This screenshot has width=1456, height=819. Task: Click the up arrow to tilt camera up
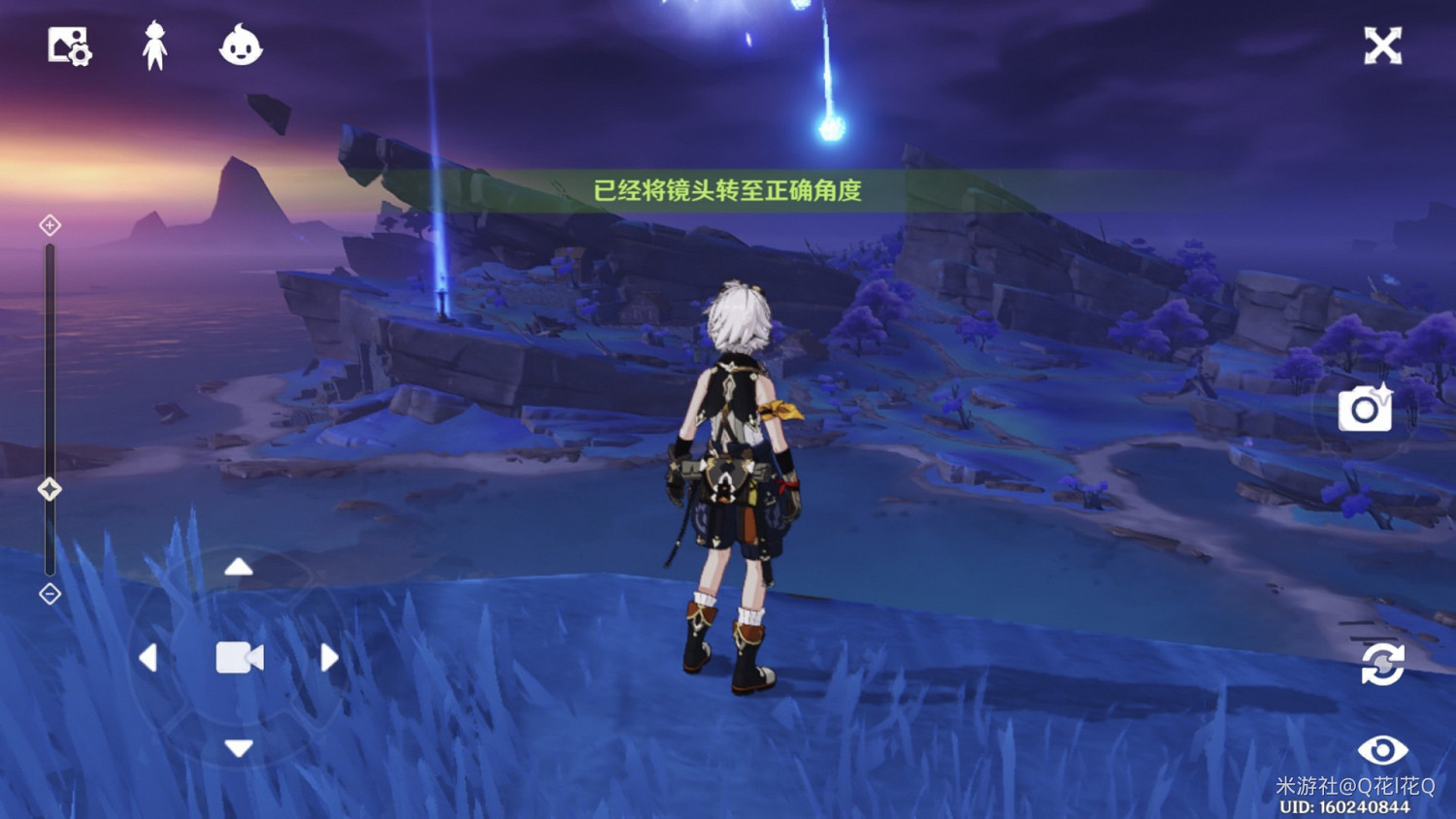click(x=237, y=569)
